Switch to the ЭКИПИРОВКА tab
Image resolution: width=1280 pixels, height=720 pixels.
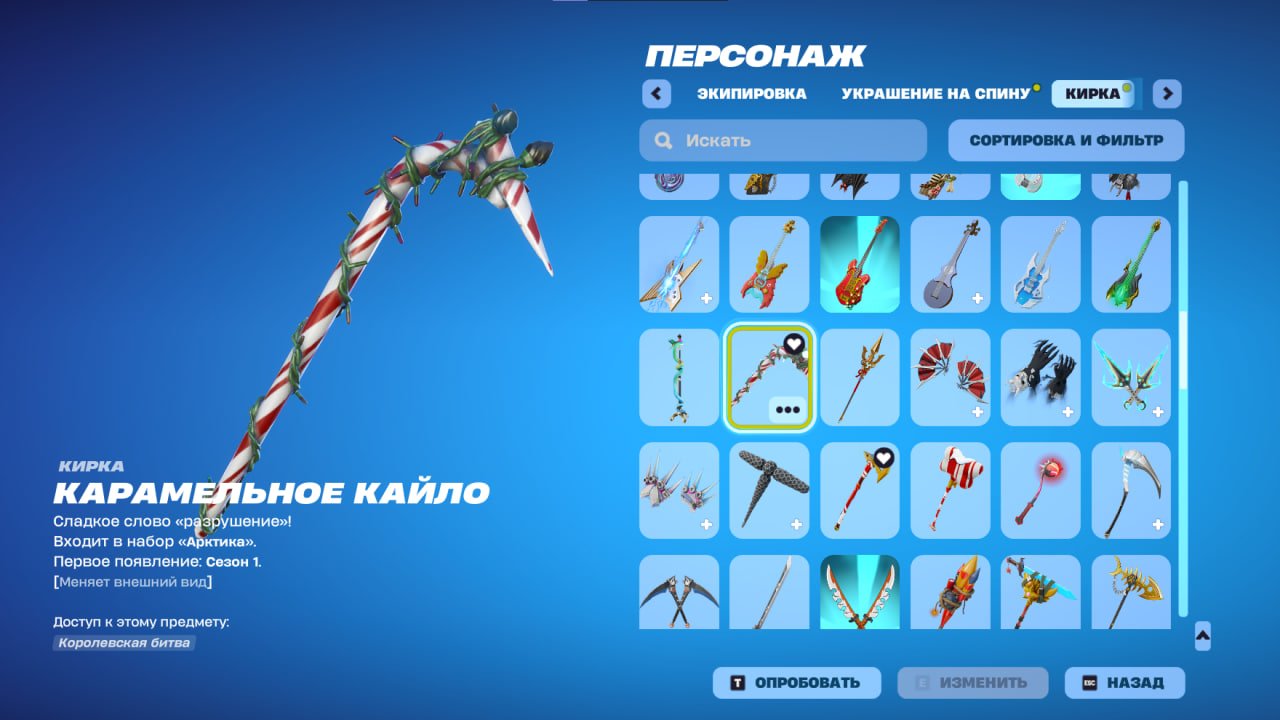[751, 93]
